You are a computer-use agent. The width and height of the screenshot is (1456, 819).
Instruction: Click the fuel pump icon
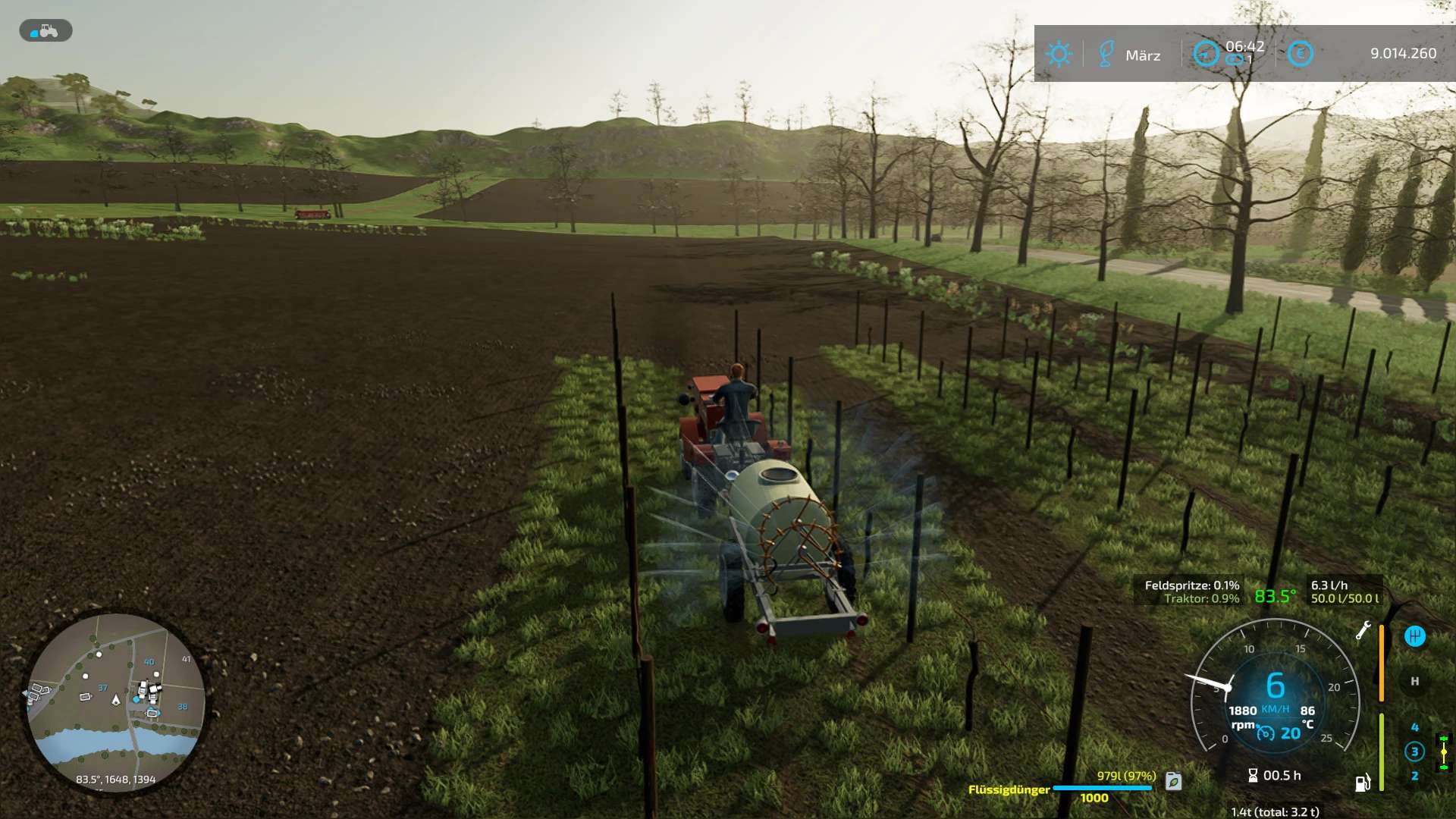1363,783
